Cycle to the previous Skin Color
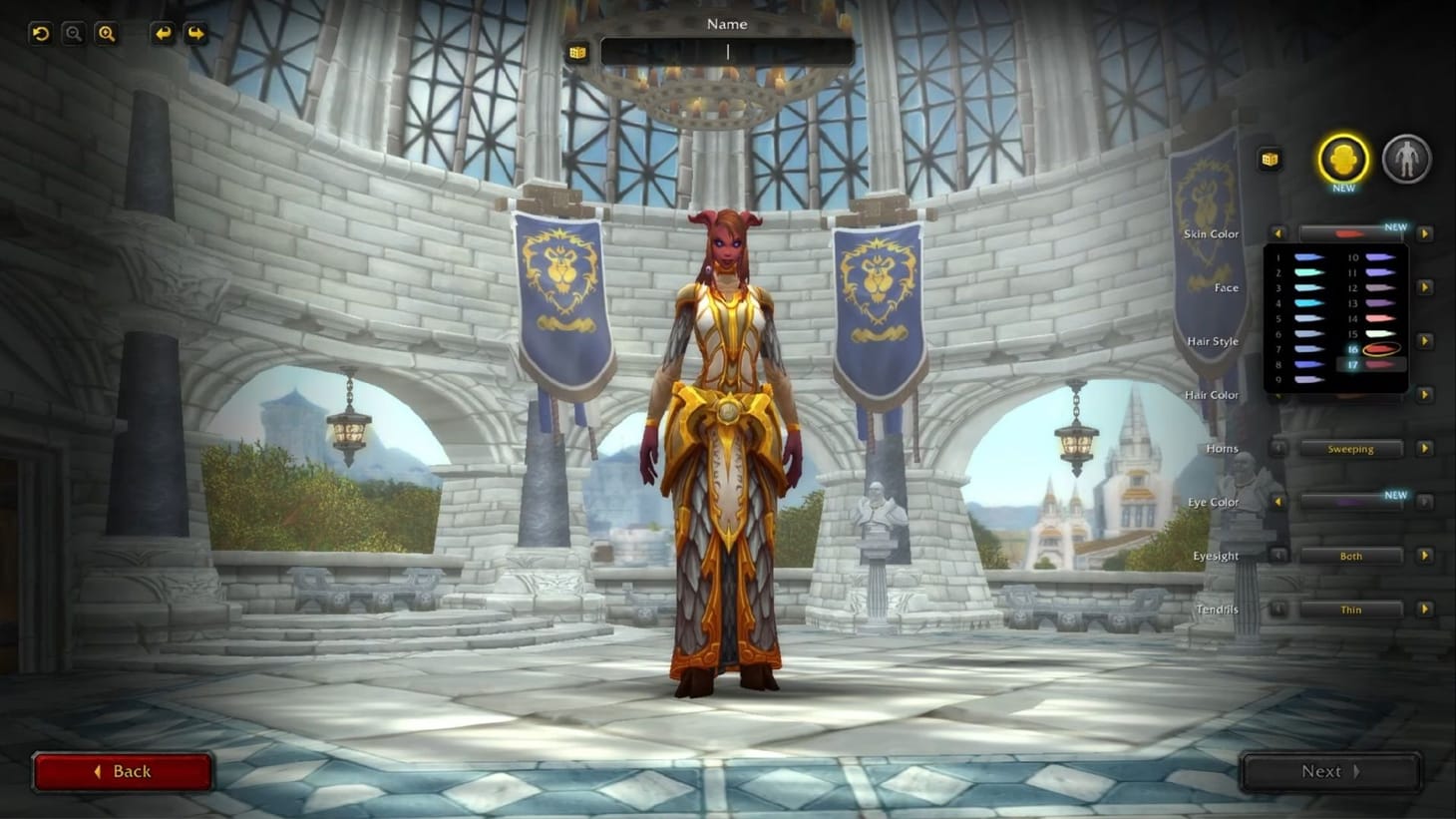The height and width of the screenshot is (819, 1456). click(1279, 233)
